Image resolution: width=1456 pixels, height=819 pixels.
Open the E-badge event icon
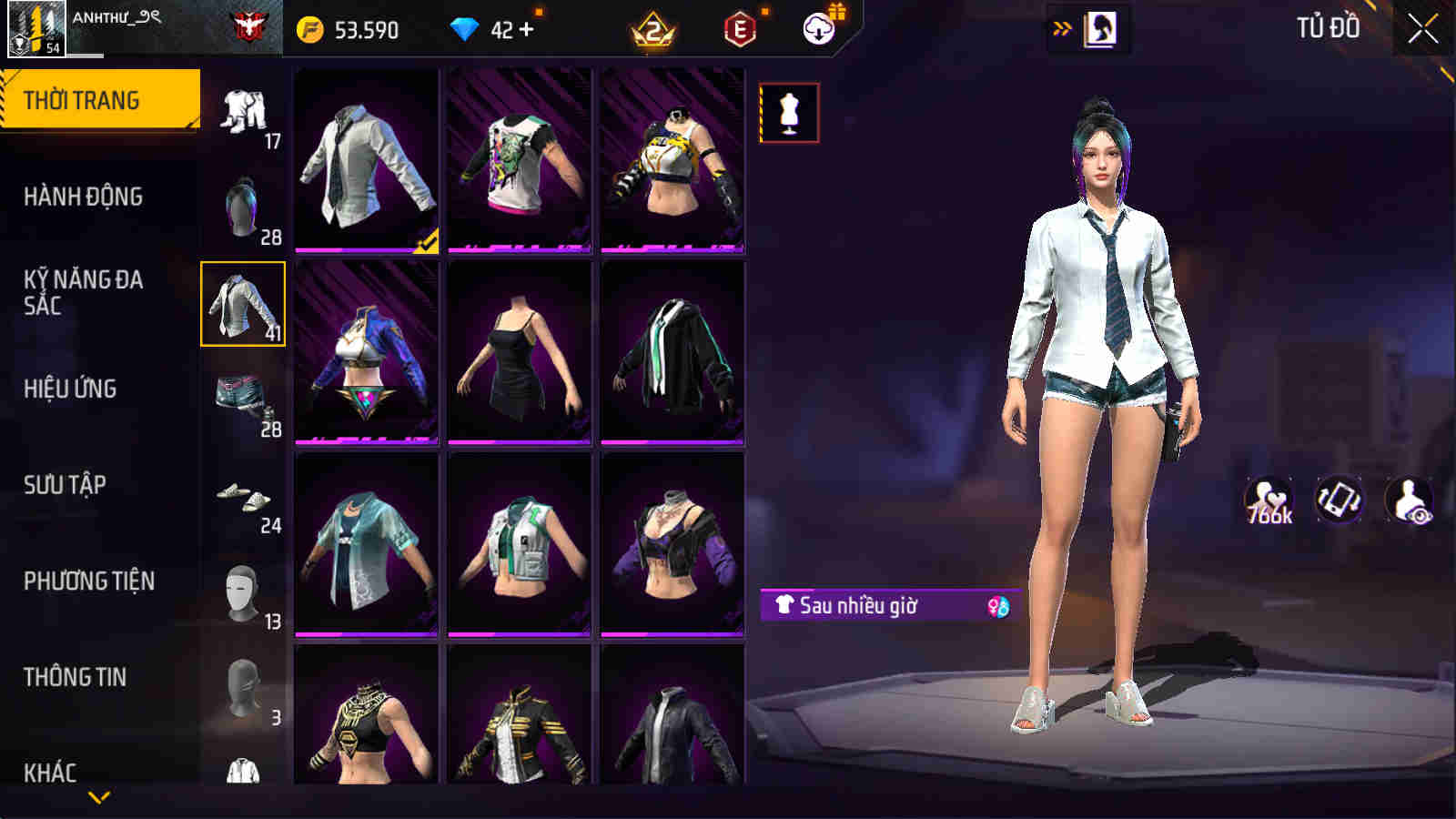coord(738,29)
